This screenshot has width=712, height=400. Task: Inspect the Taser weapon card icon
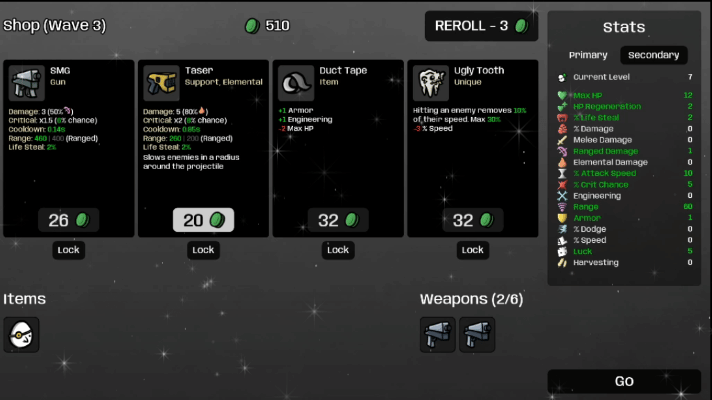[x=160, y=83]
